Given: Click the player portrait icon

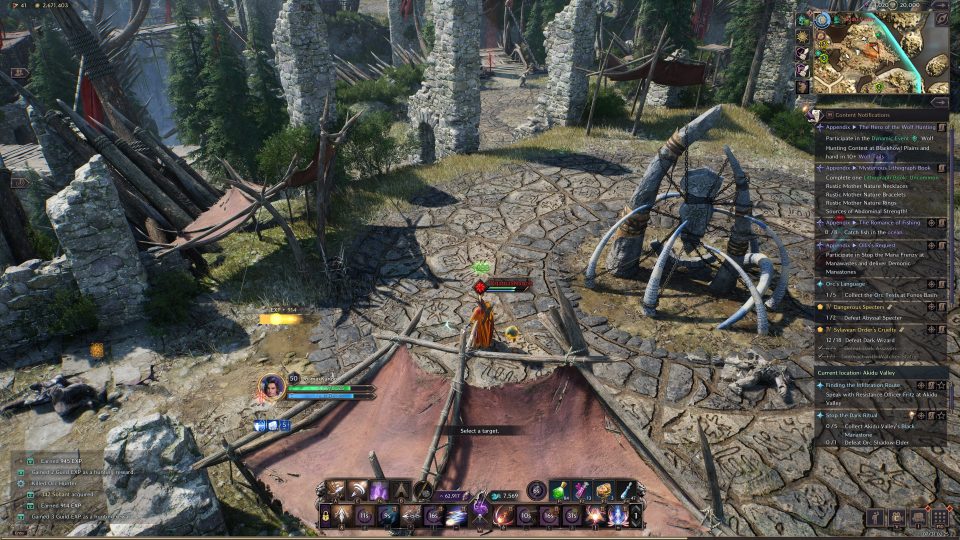Looking at the screenshot, I should (x=272, y=385).
